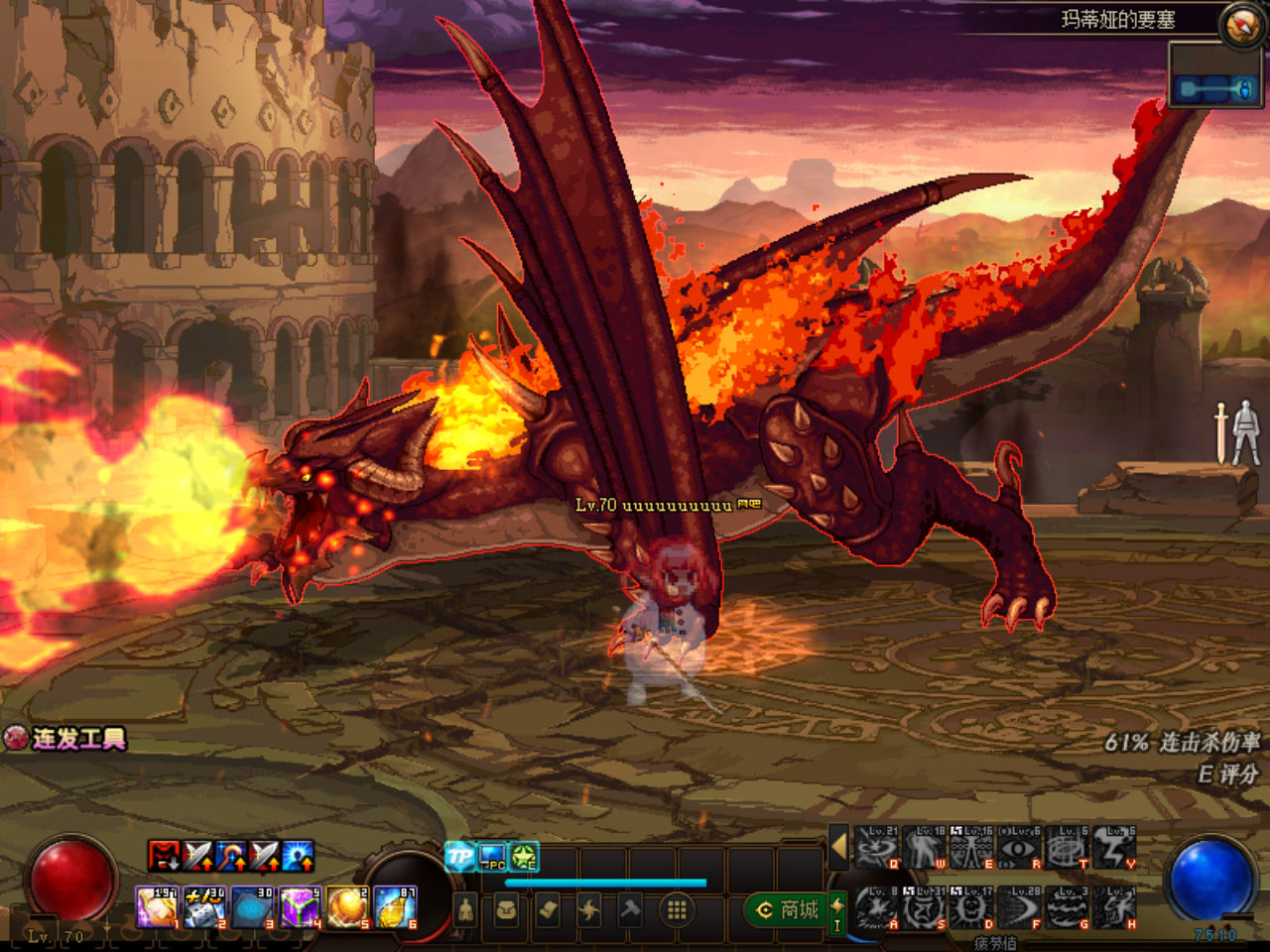Activate the Lv.31 skill on S
This screenshot has height=952, width=1270.
pos(924,908)
